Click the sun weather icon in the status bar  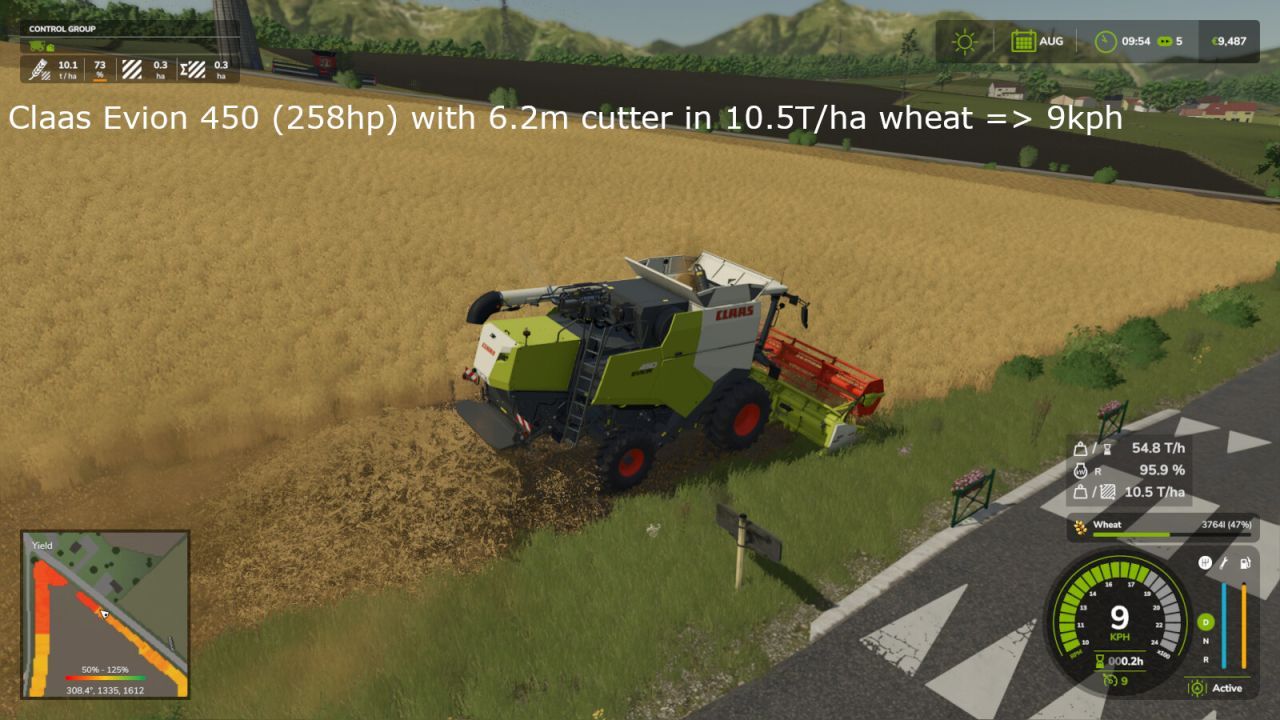964,42
